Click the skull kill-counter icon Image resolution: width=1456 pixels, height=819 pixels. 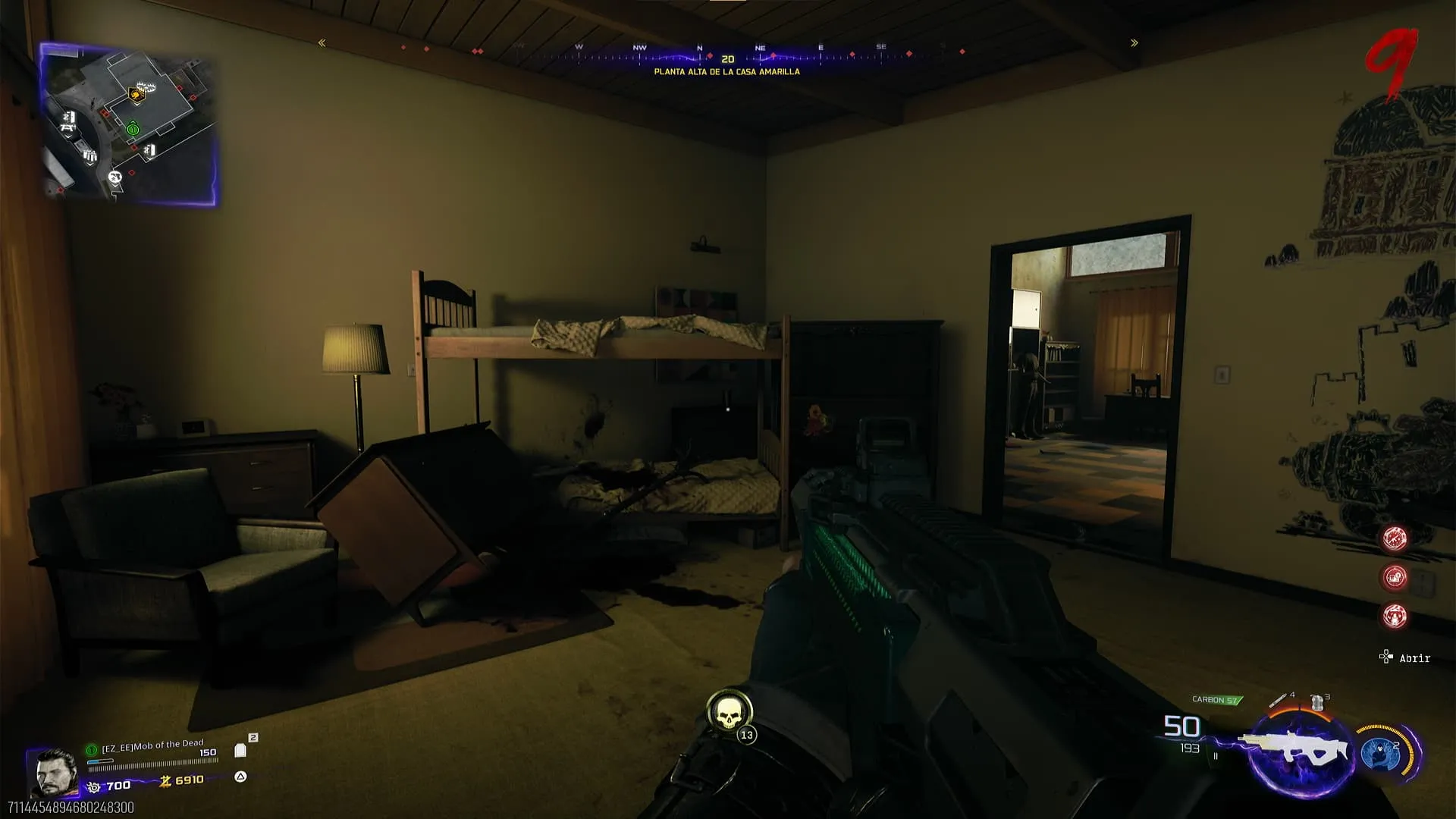pyautogui.click(x=729, y=713)
